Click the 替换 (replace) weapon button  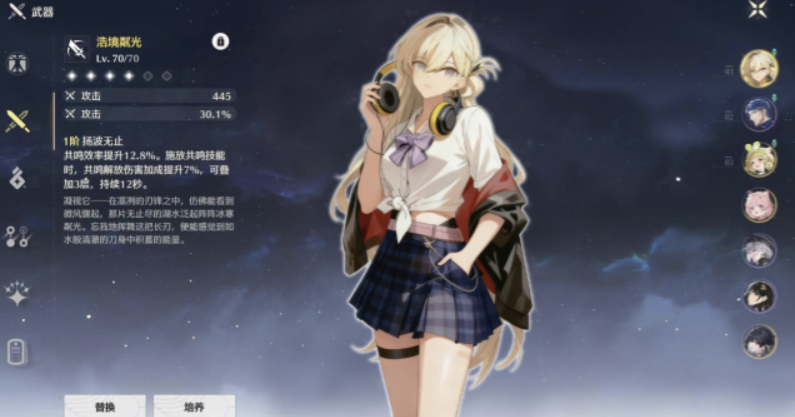(105, 406)
